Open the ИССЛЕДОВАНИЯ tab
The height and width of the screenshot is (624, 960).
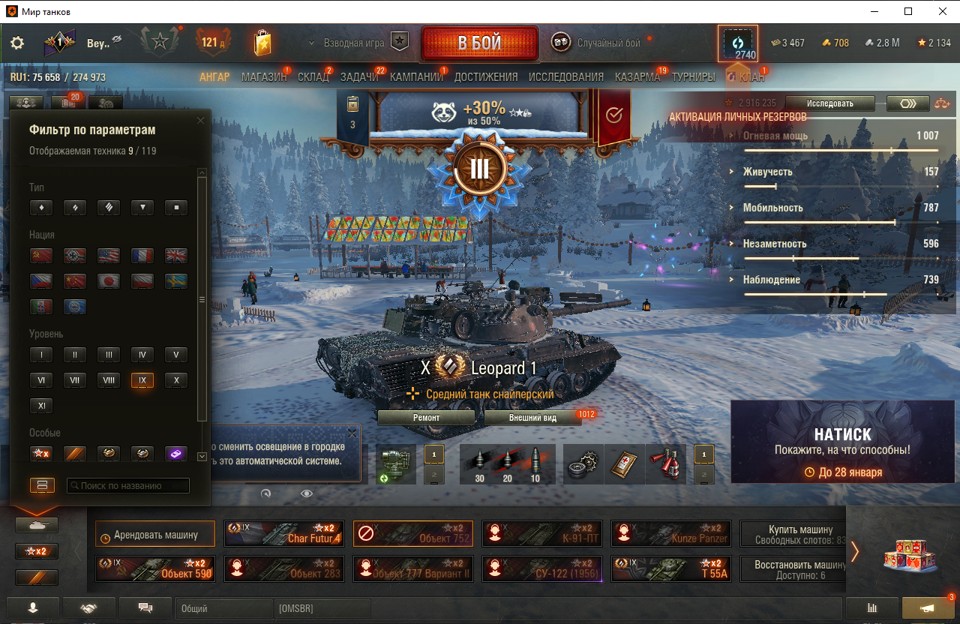pyautogui.click(x=566, y=77)
